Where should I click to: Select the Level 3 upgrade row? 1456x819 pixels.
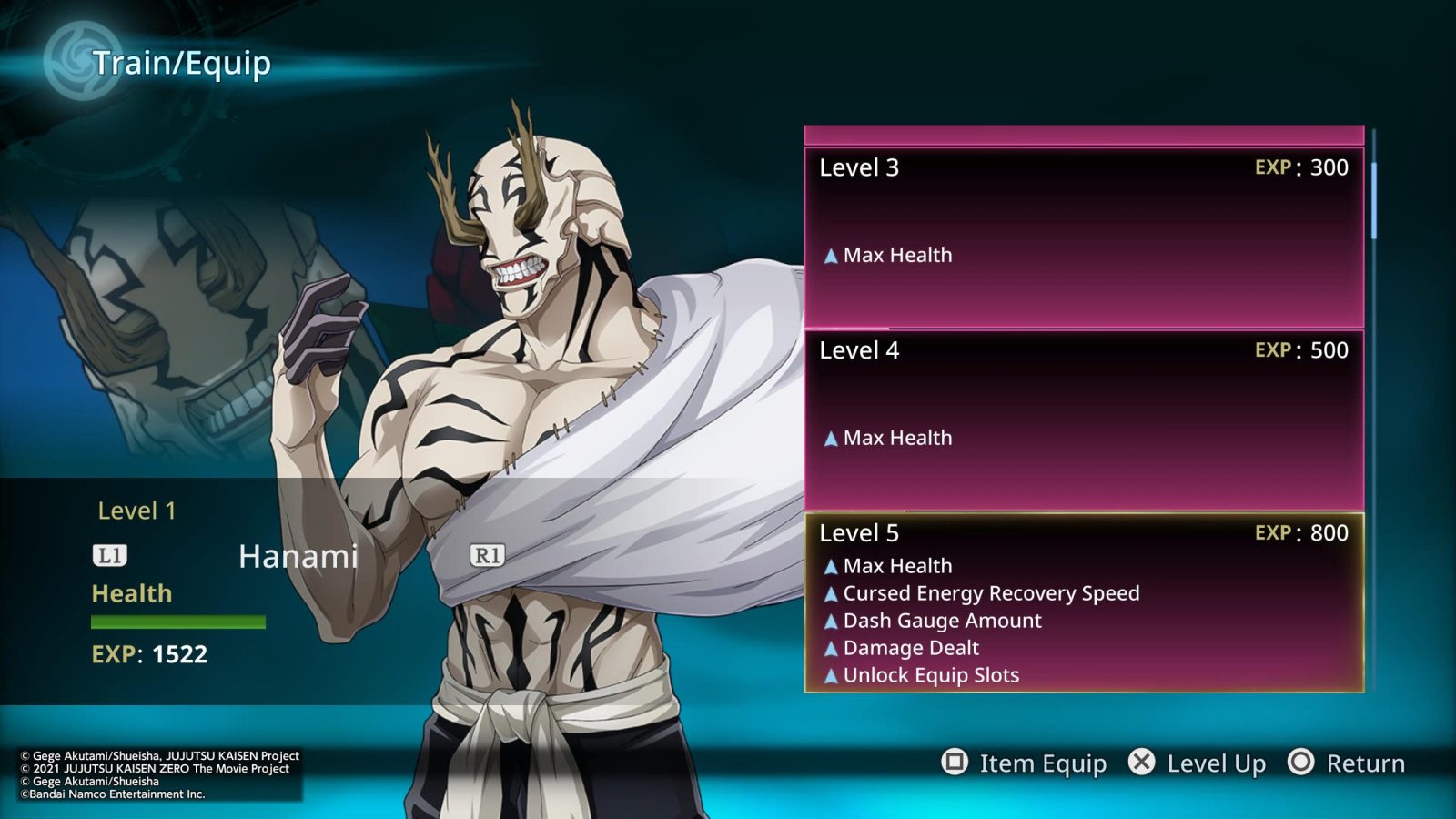[1083, 237]
